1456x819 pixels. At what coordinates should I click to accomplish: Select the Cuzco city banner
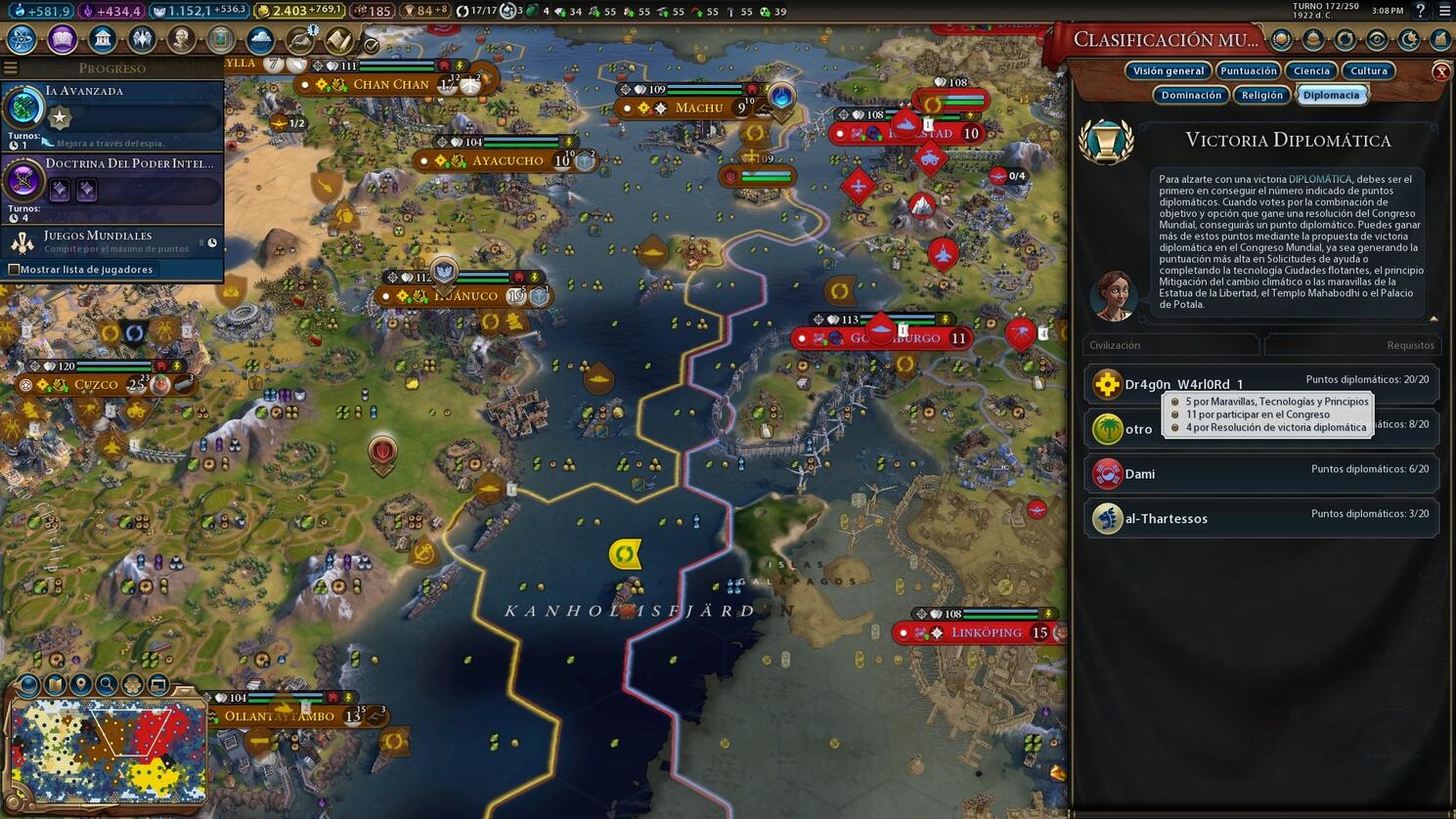click(96, 384)
